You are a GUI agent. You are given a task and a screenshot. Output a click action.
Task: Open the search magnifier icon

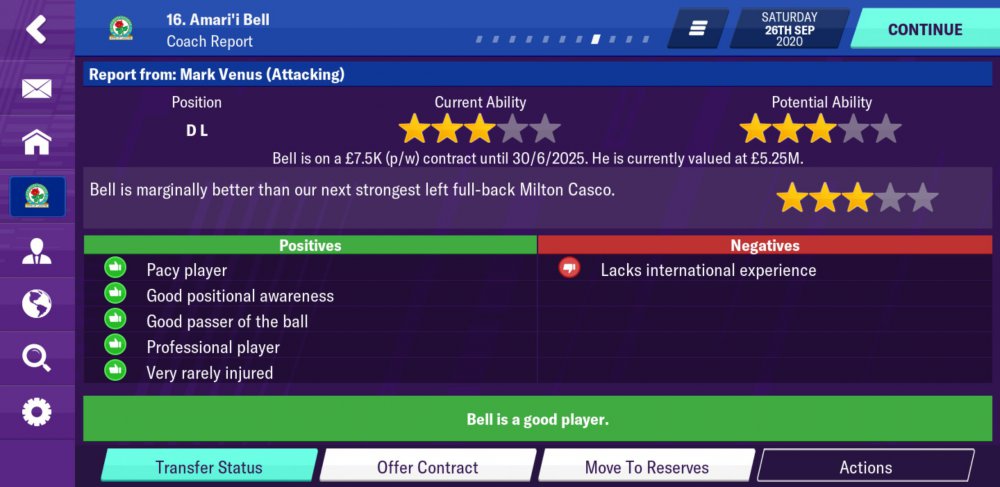click(x=36, y=357)
